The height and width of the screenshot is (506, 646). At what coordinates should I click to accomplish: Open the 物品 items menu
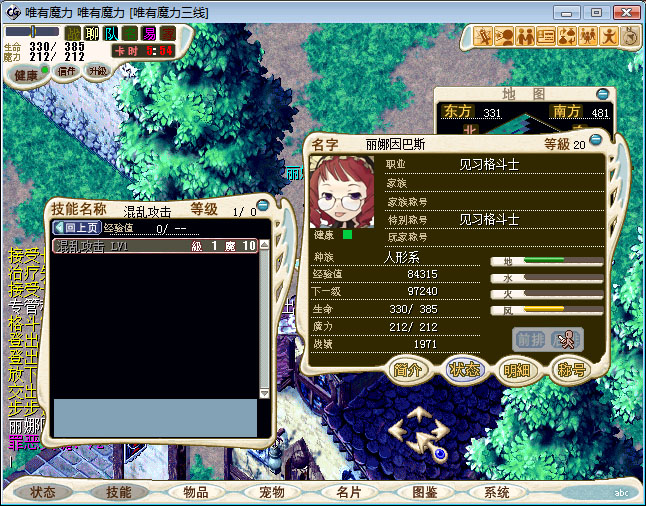pos(195,492)
